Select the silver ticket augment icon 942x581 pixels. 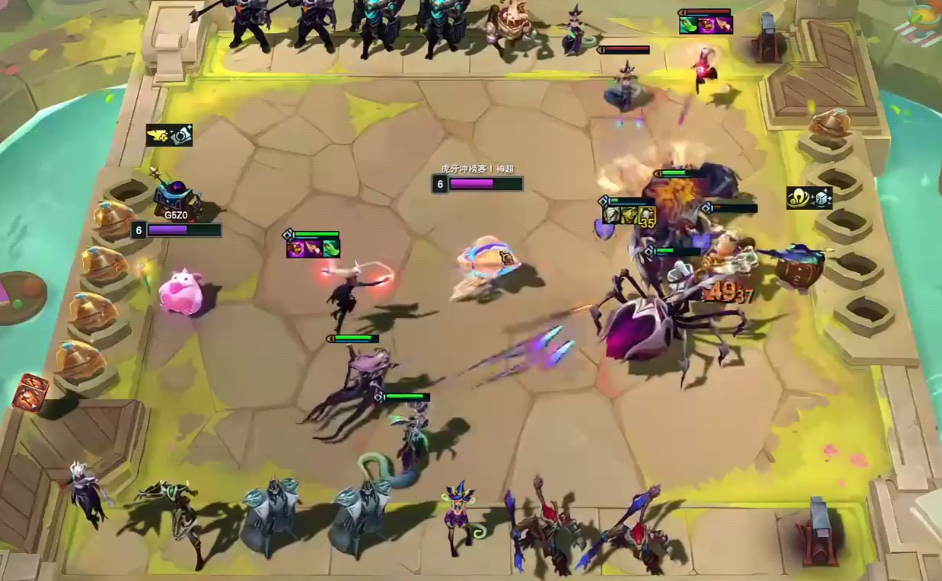(x=180, y=135)
